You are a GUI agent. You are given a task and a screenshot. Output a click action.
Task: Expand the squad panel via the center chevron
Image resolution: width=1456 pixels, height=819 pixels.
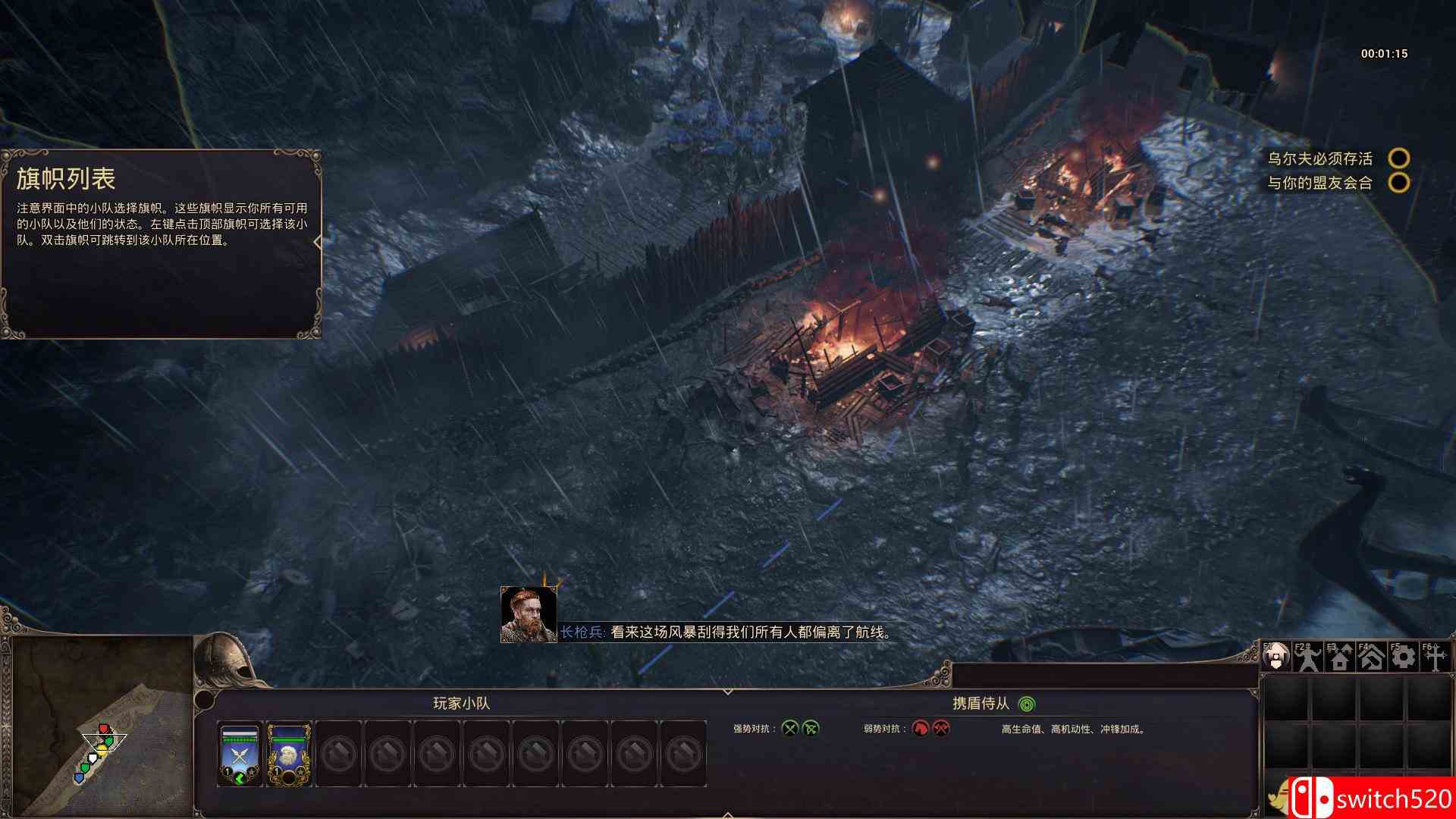point(728,691)
